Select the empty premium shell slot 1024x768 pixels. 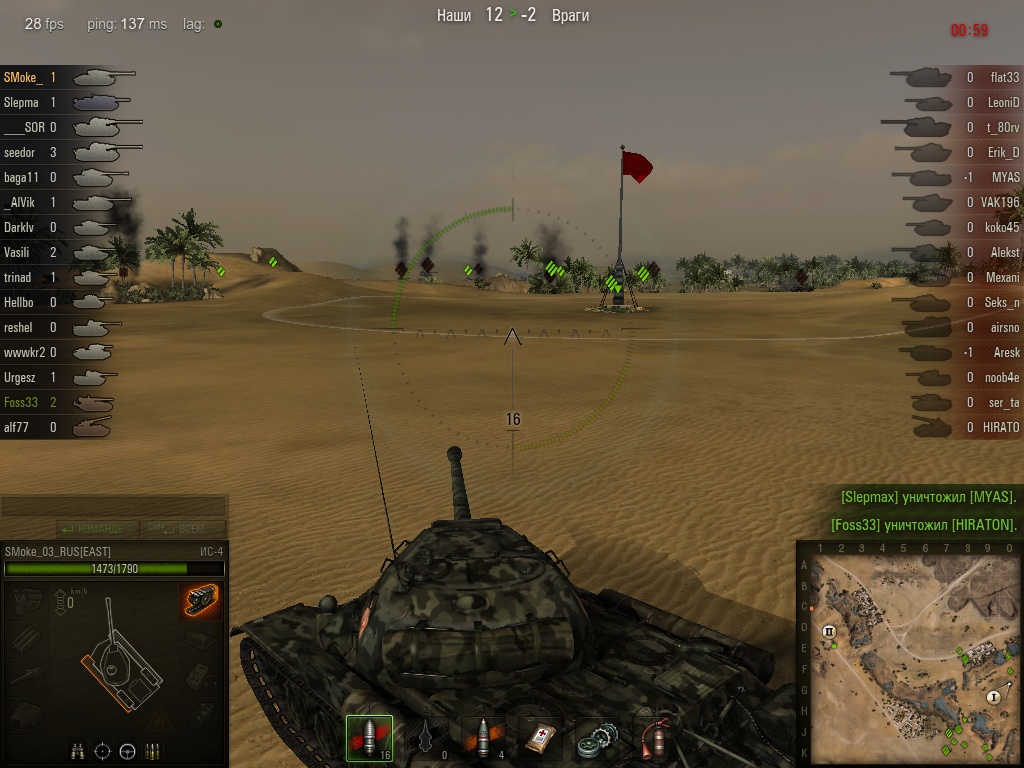tap(426, 738)
